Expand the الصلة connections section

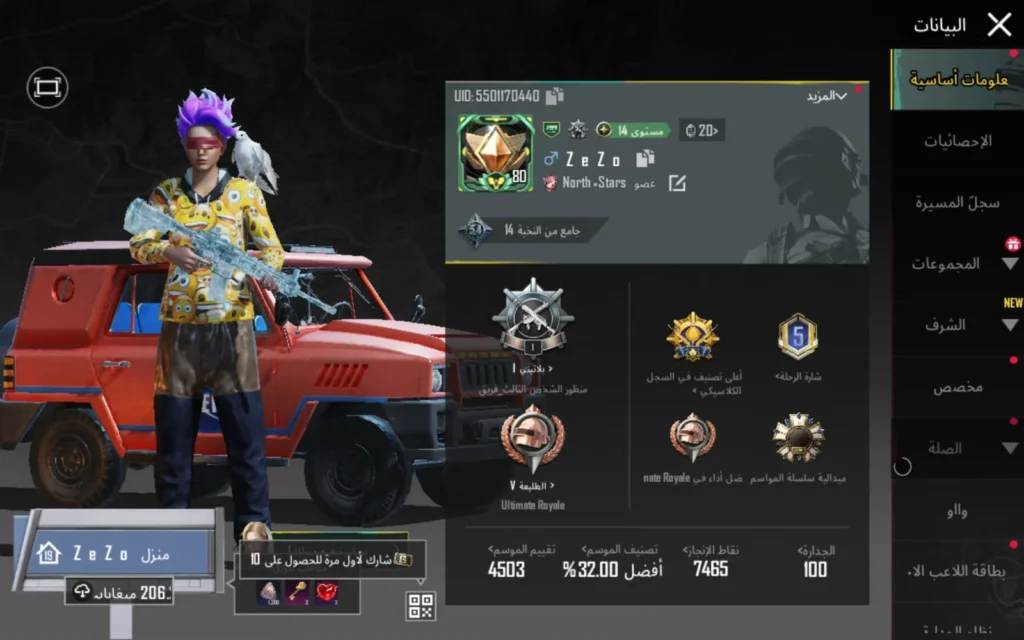coord(957,449)
